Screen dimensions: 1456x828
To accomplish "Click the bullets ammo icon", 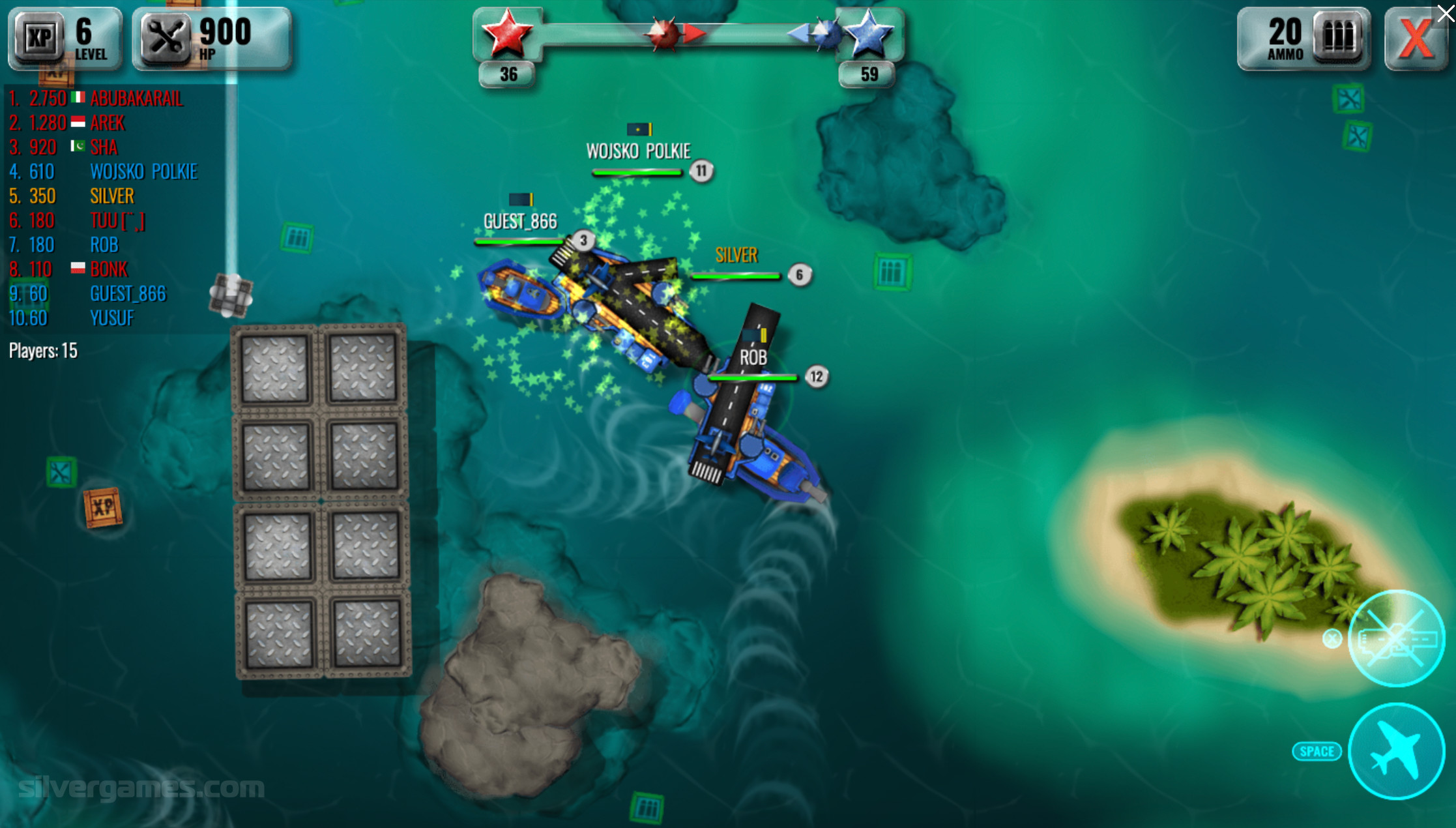I will pos(1339,37).
